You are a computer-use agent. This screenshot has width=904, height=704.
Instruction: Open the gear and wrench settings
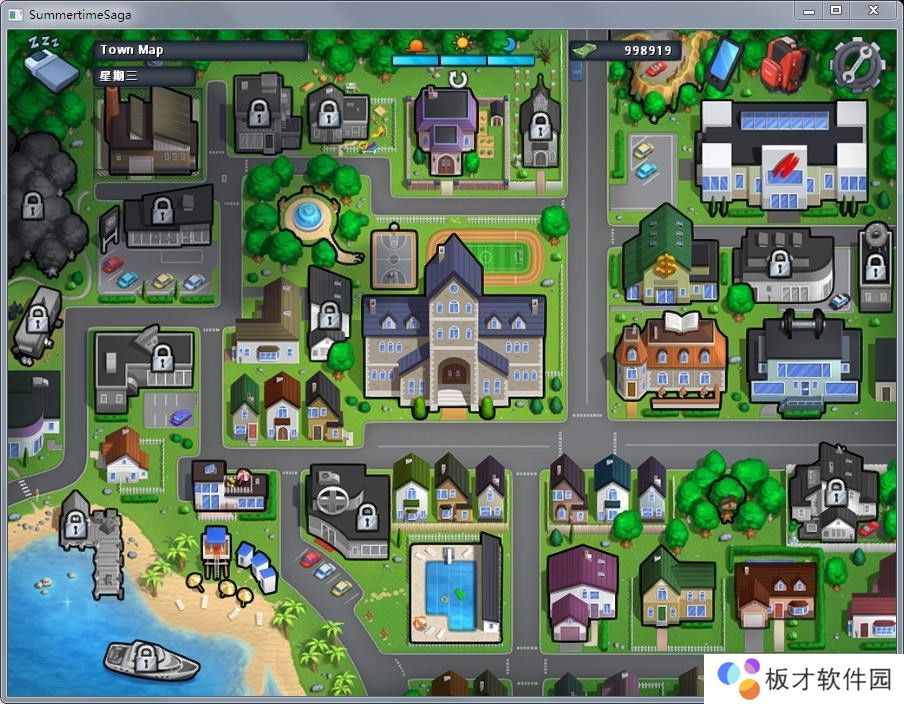point(857,63)
